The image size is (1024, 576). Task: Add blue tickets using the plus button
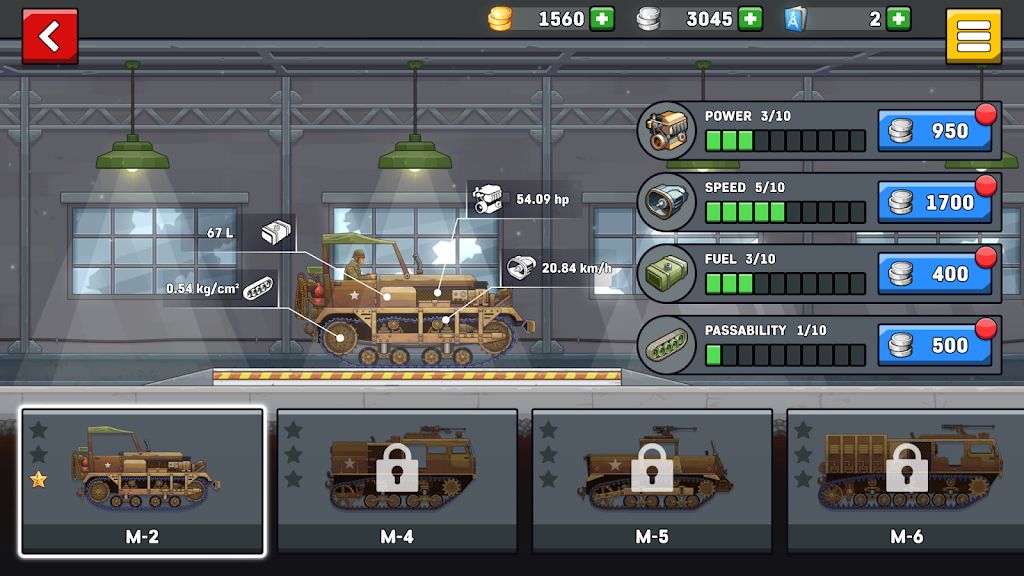coord(898,19)
